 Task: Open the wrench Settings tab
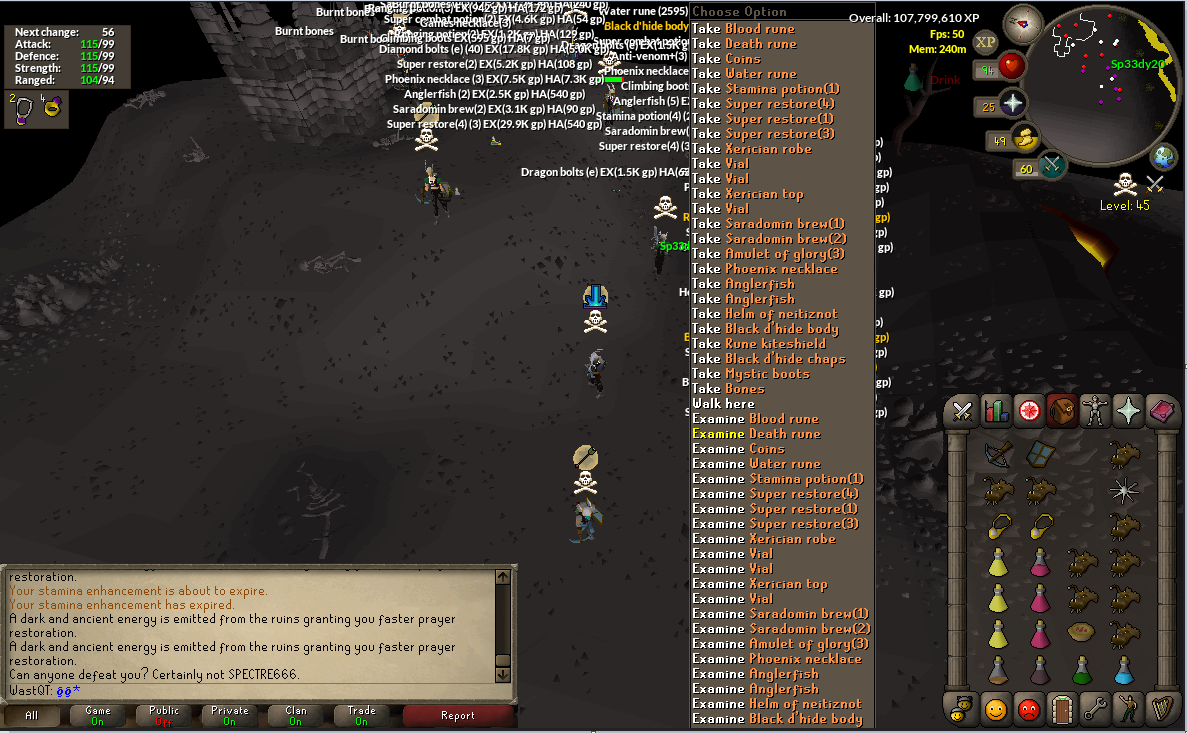point(1095,709)
